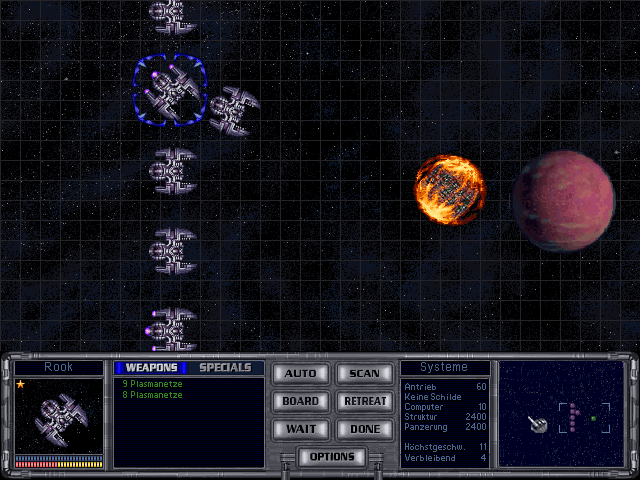
Task: Switch to the Weapons tab
Action: 151,368
